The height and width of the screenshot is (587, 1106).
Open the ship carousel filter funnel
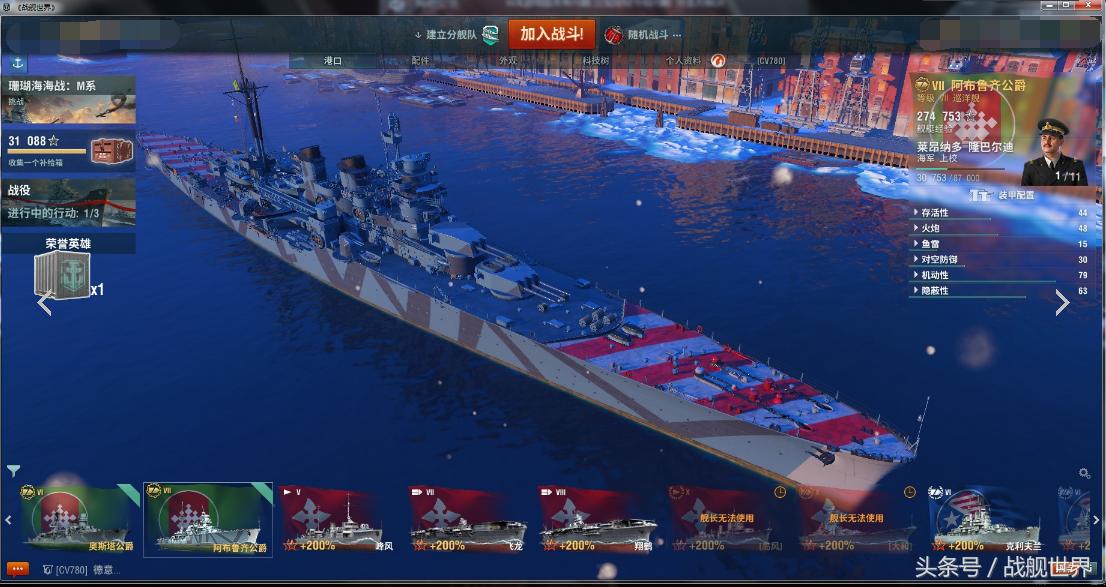(x=13, y=470)
